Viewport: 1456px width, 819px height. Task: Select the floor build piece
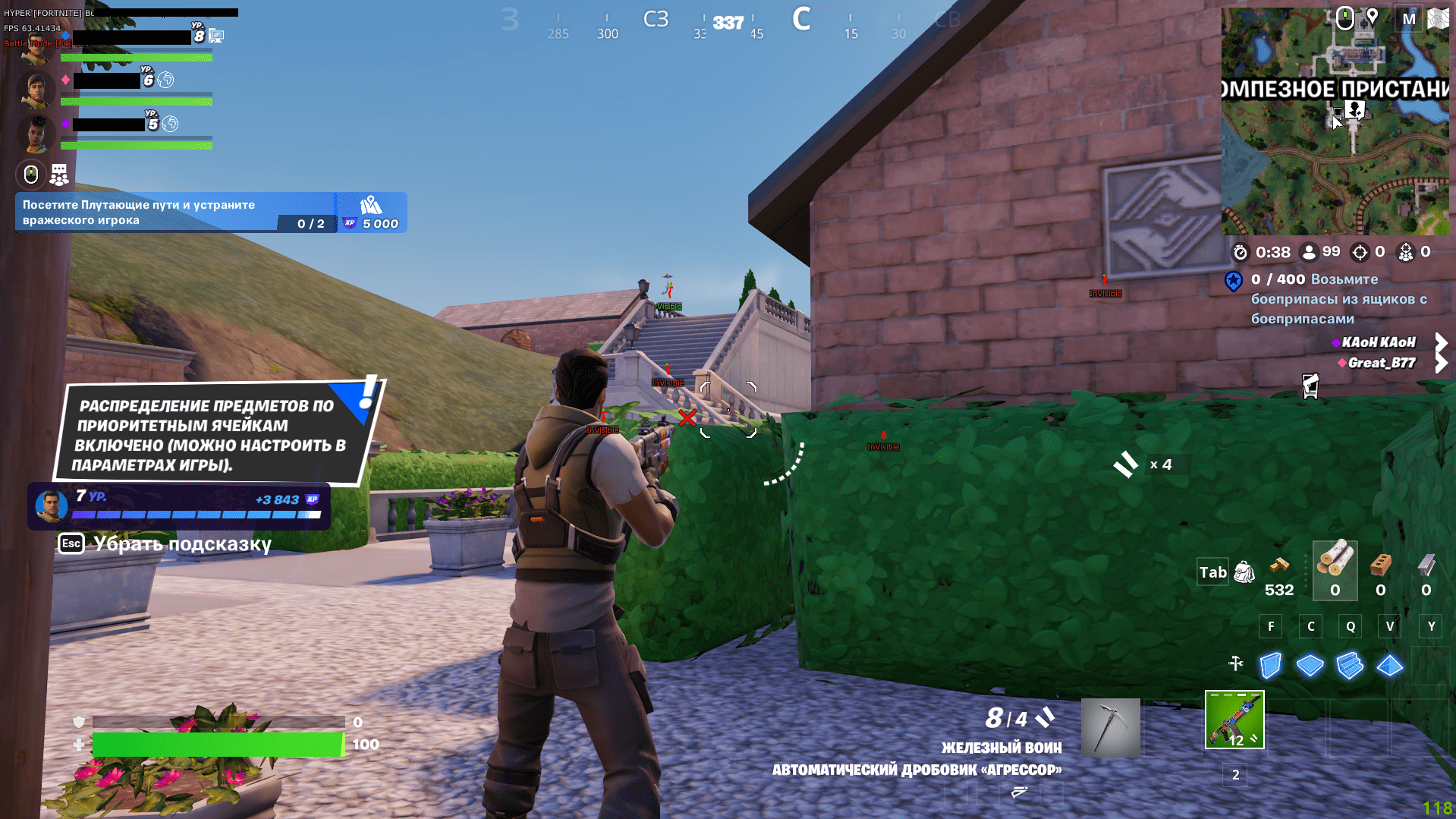click(1310, 665)
